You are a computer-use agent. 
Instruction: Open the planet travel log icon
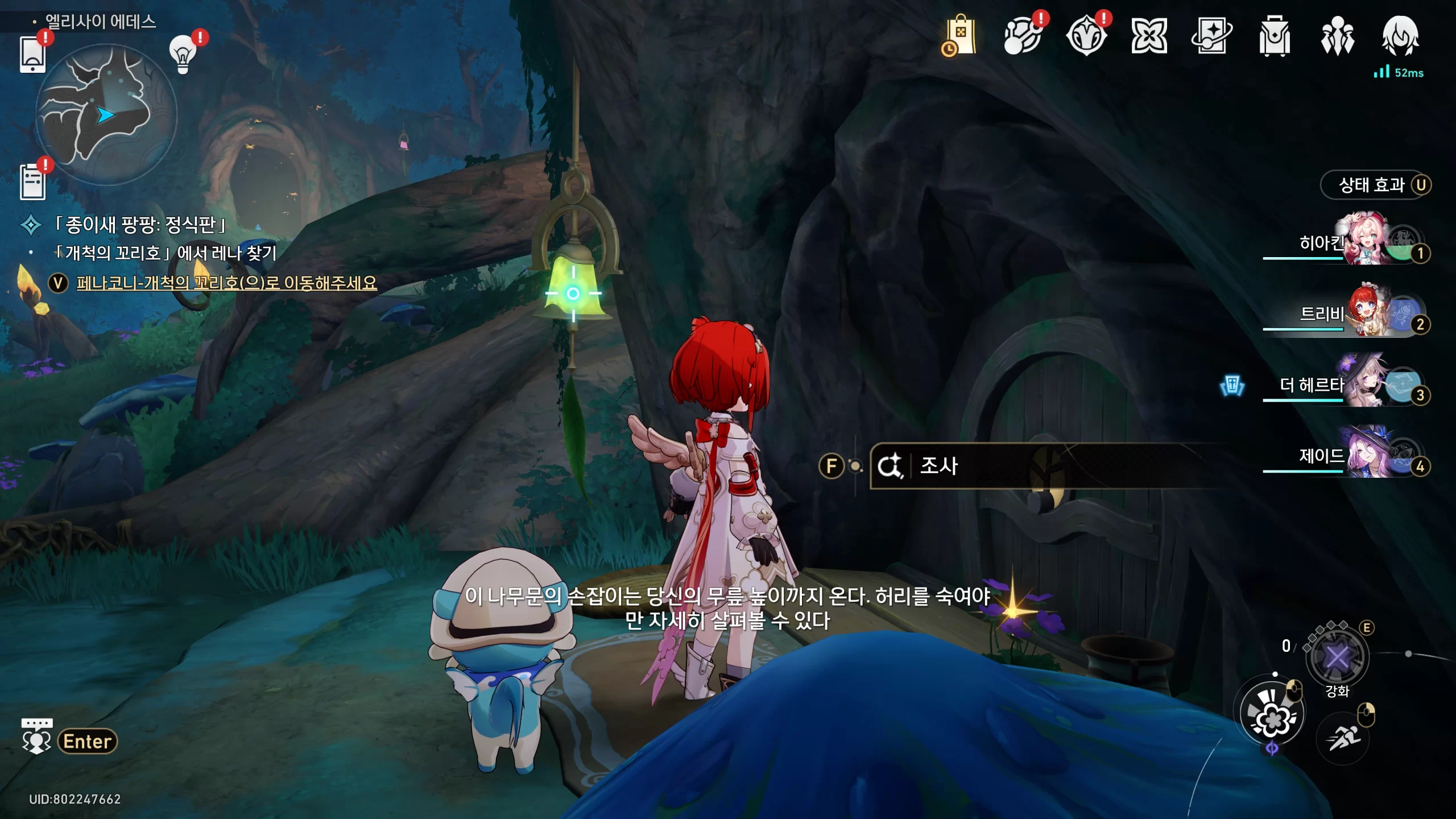coord(1023,36)
